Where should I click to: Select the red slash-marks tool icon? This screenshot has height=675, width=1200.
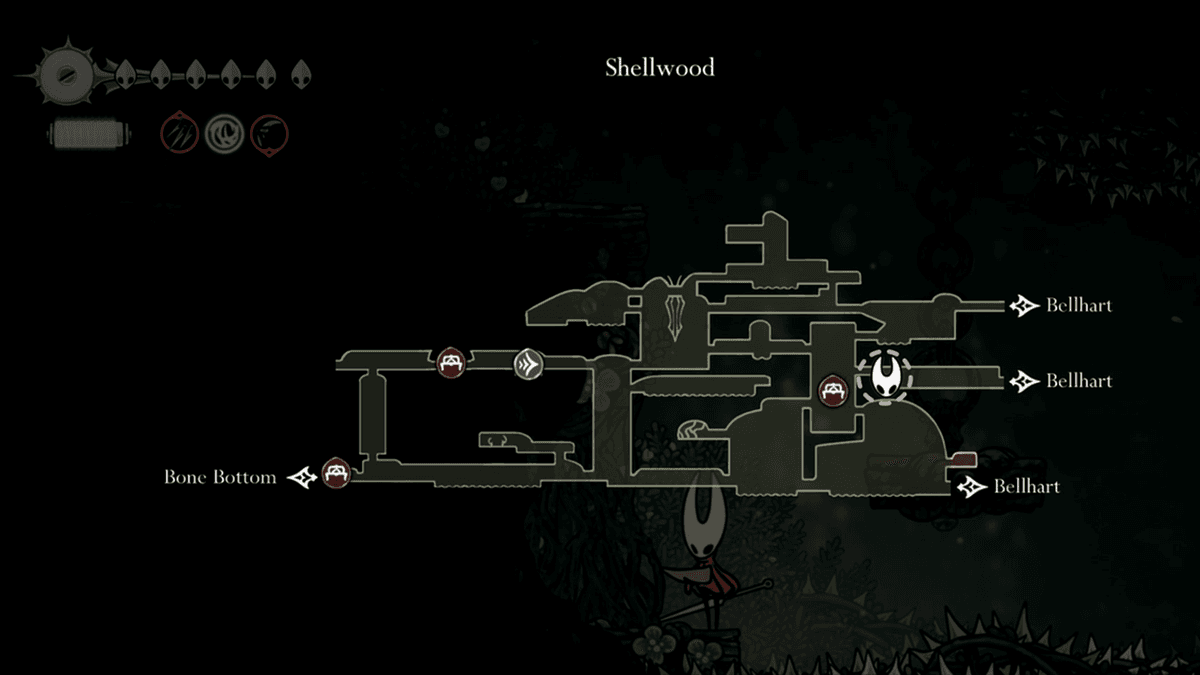tap(180, 133)
